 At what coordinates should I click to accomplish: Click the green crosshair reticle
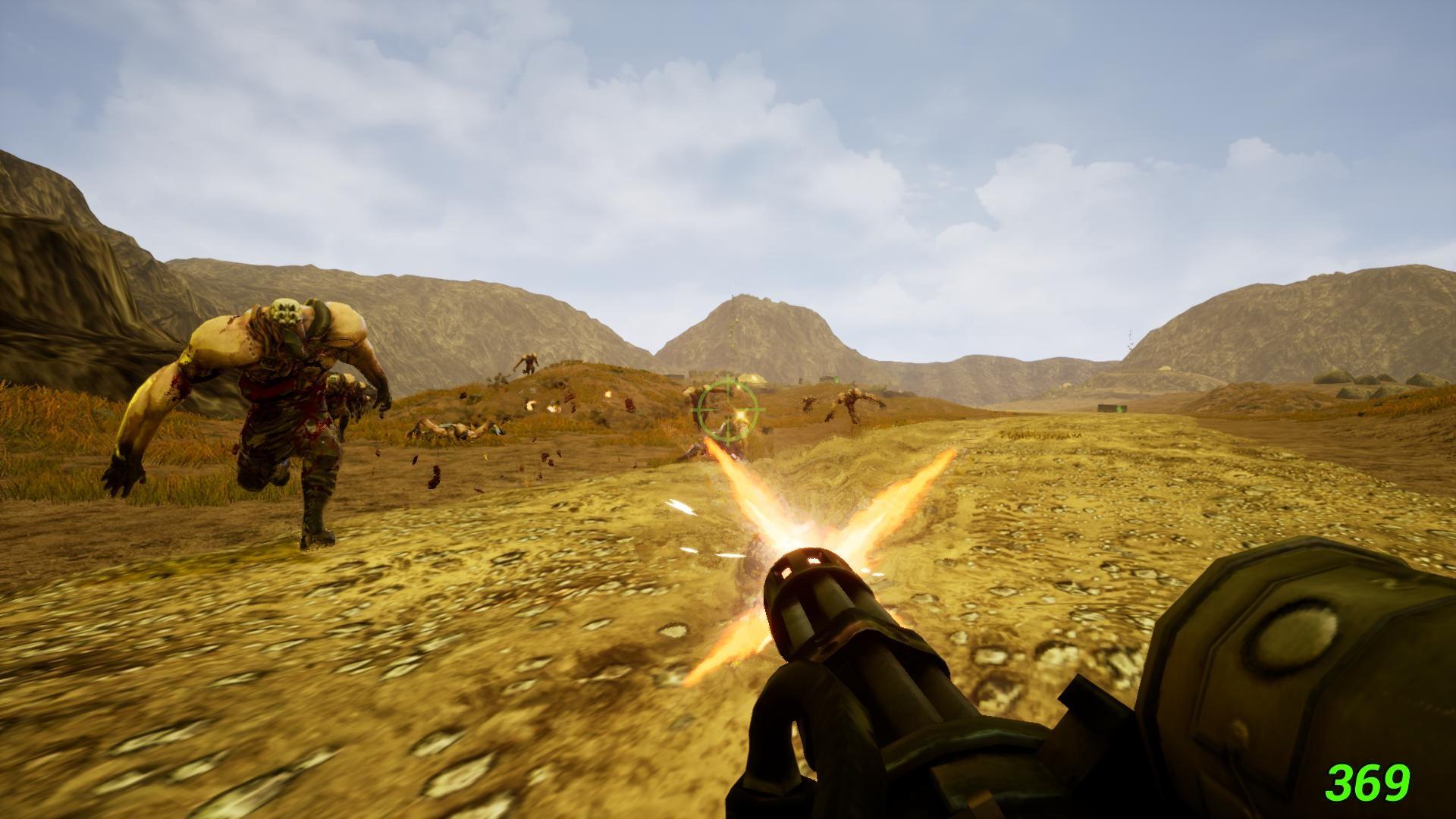[x=729, y=408]
